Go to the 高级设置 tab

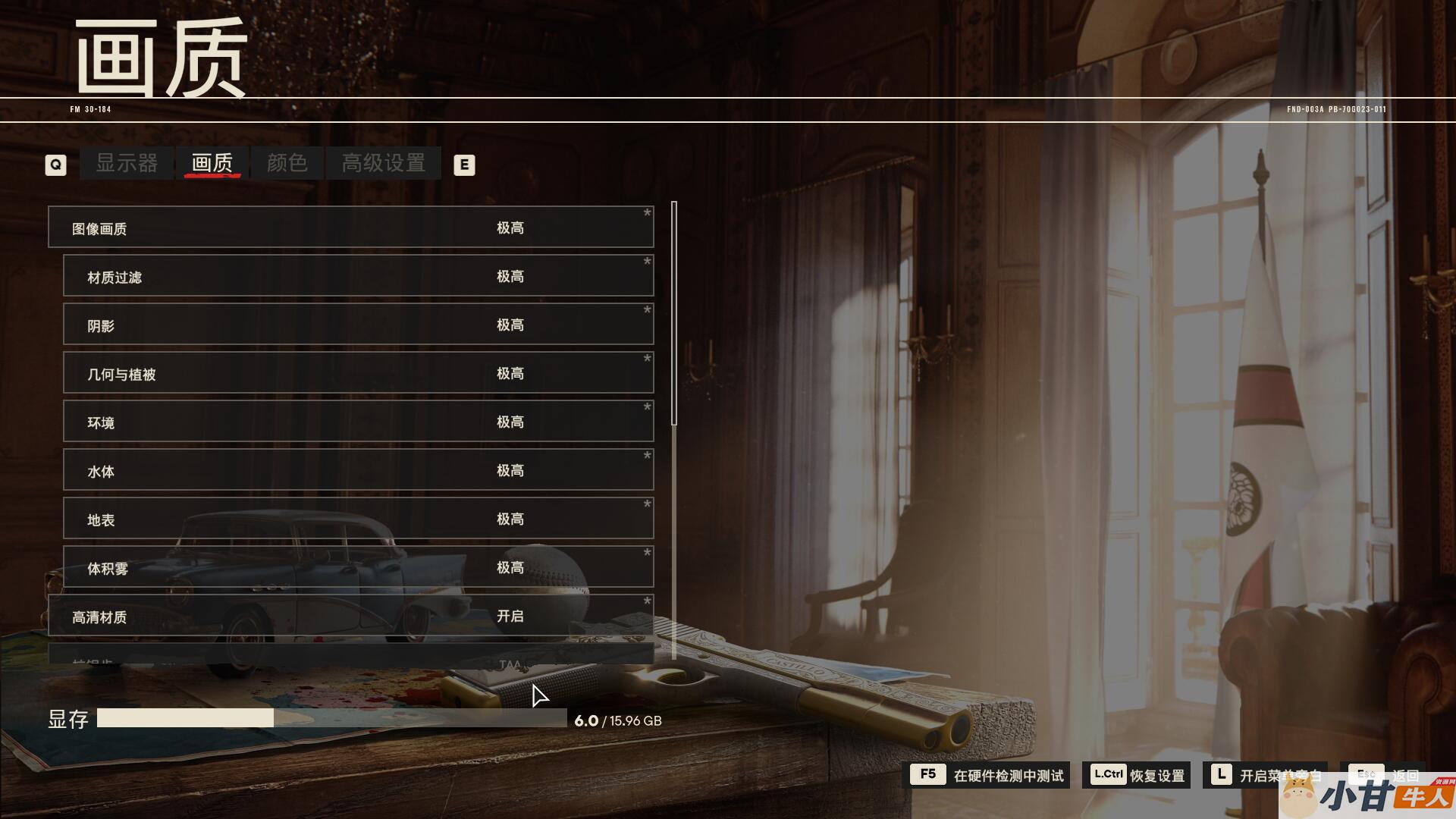point(383,163)
